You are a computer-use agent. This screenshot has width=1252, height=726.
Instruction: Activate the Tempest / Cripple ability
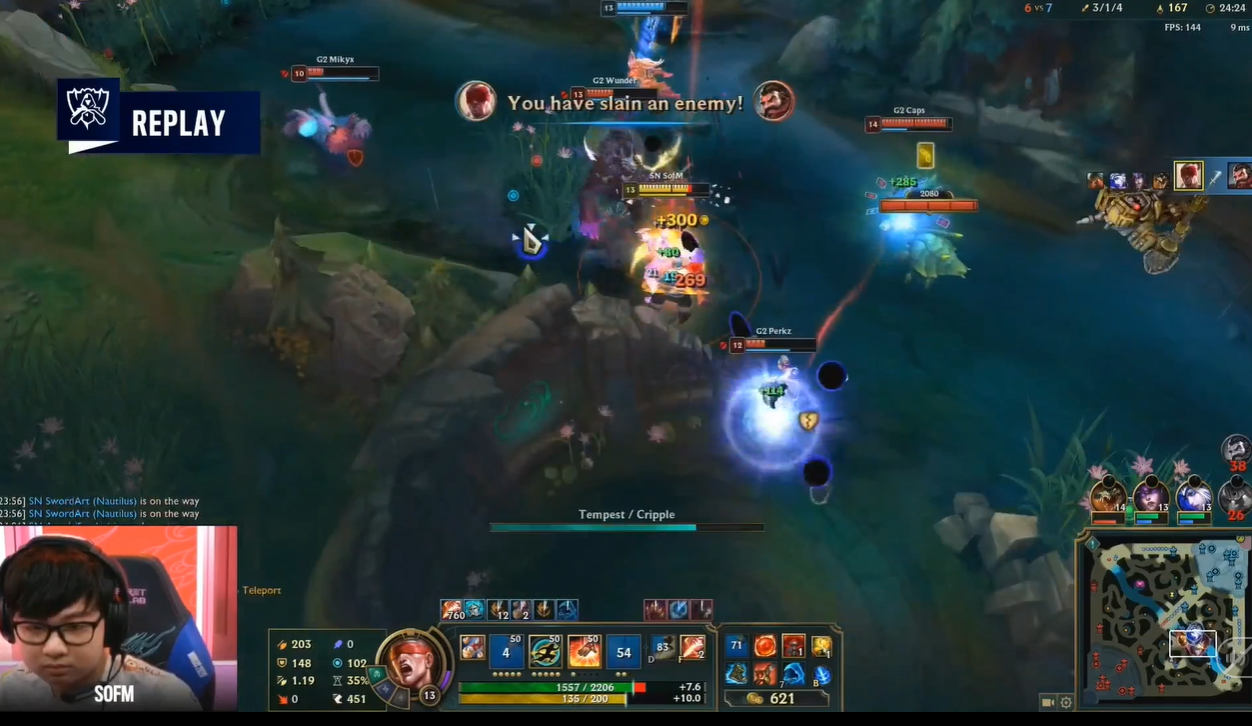[x=584, y=652]
